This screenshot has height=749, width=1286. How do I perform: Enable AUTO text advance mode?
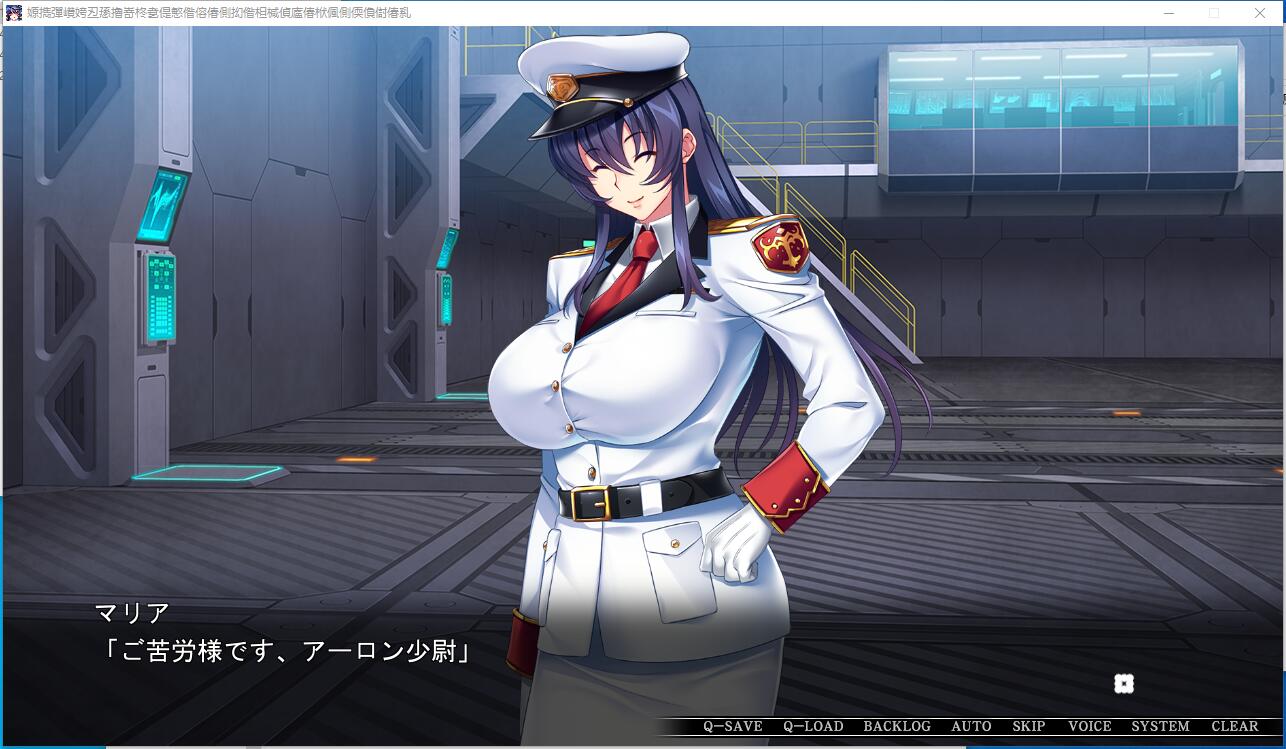point(971,727)
